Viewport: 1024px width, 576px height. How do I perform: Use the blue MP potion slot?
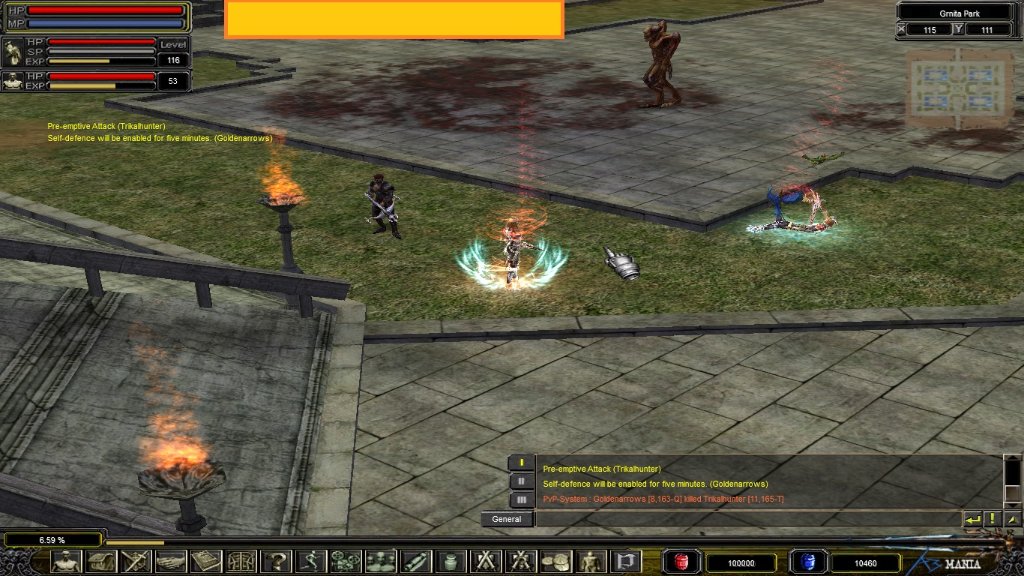pos(807,562)
